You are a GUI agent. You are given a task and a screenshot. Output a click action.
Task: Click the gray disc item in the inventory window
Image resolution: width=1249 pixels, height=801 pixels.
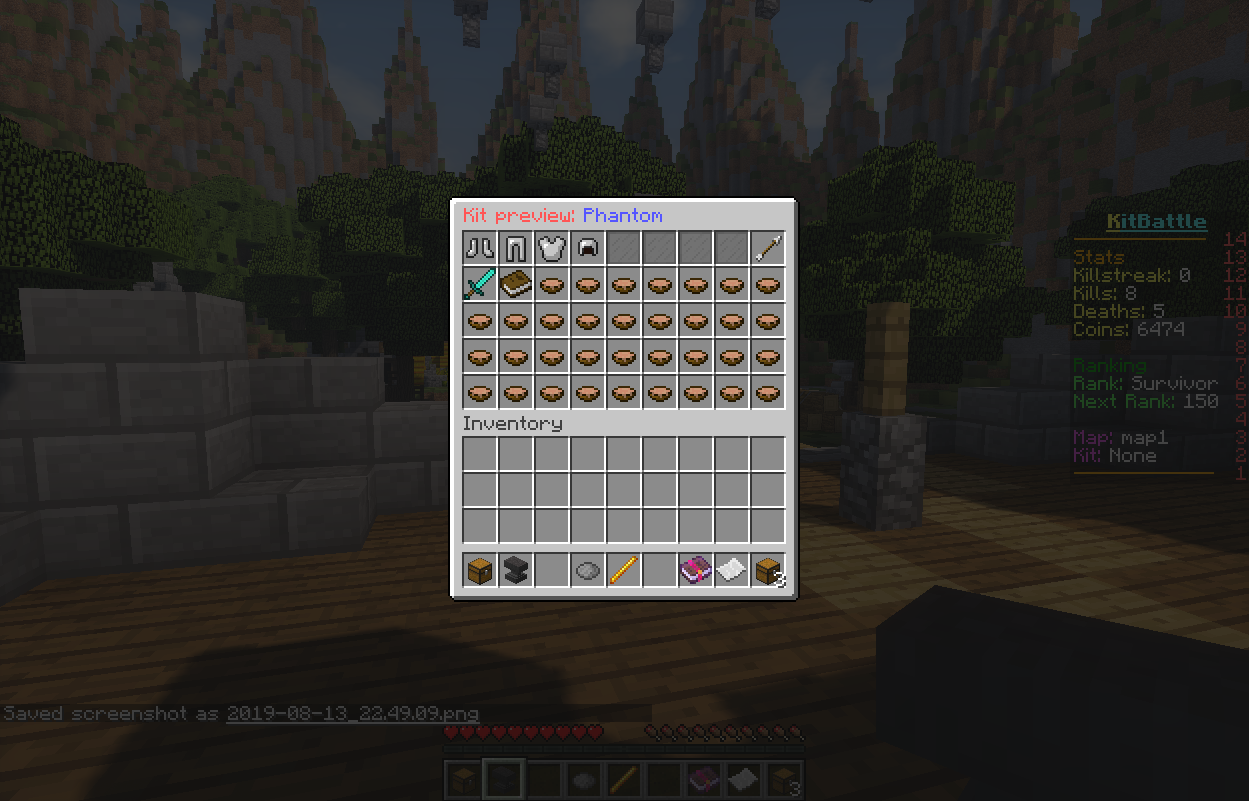(x=588, y=571)
